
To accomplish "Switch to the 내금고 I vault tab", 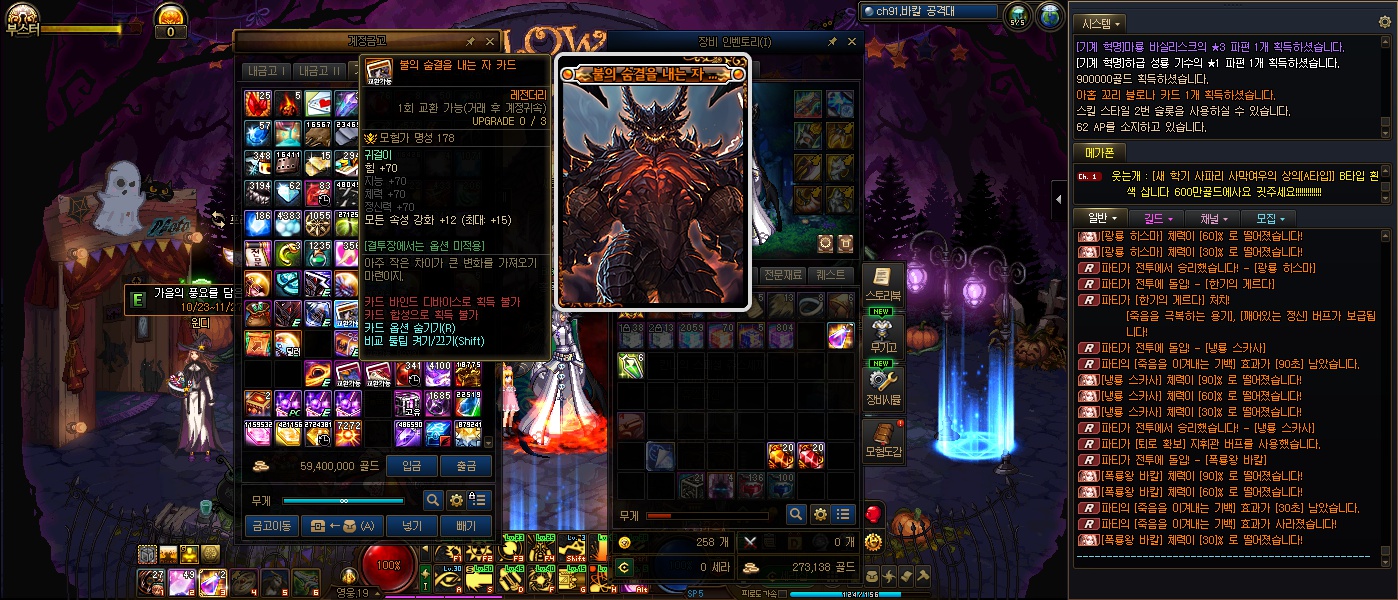I will 267,70.
